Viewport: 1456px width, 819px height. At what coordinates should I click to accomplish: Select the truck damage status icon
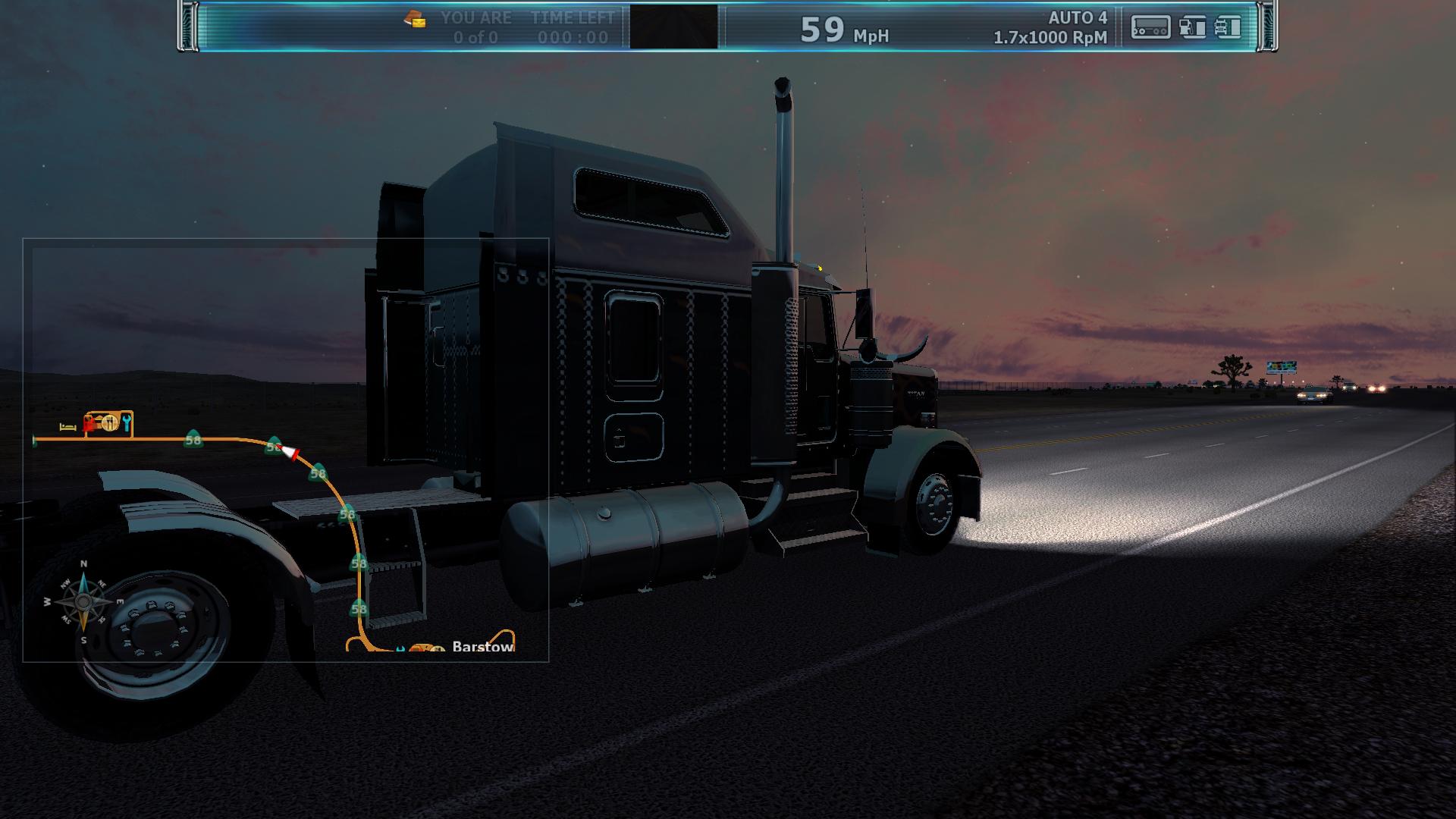(1227, 27)
